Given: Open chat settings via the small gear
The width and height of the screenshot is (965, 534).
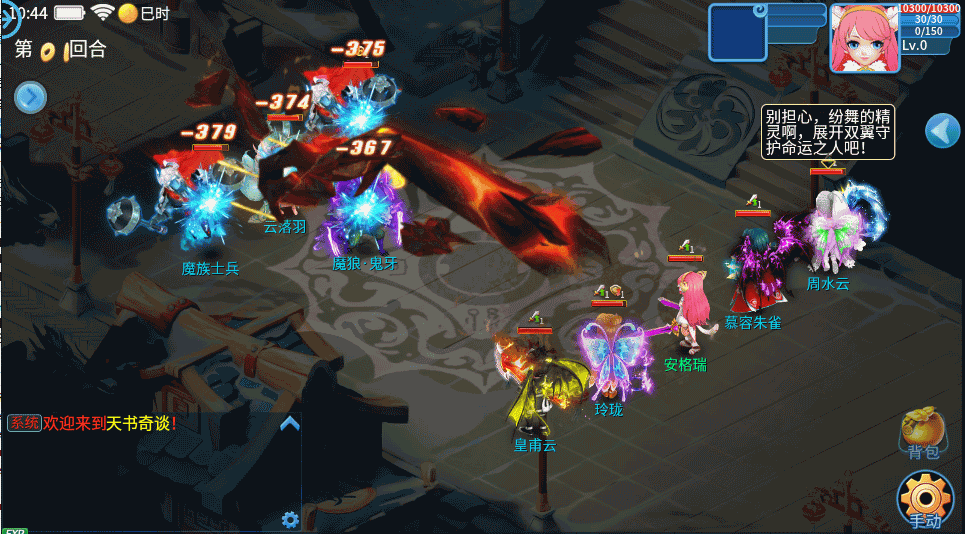Looking at the screenshot, I should (x=290, y=519).
